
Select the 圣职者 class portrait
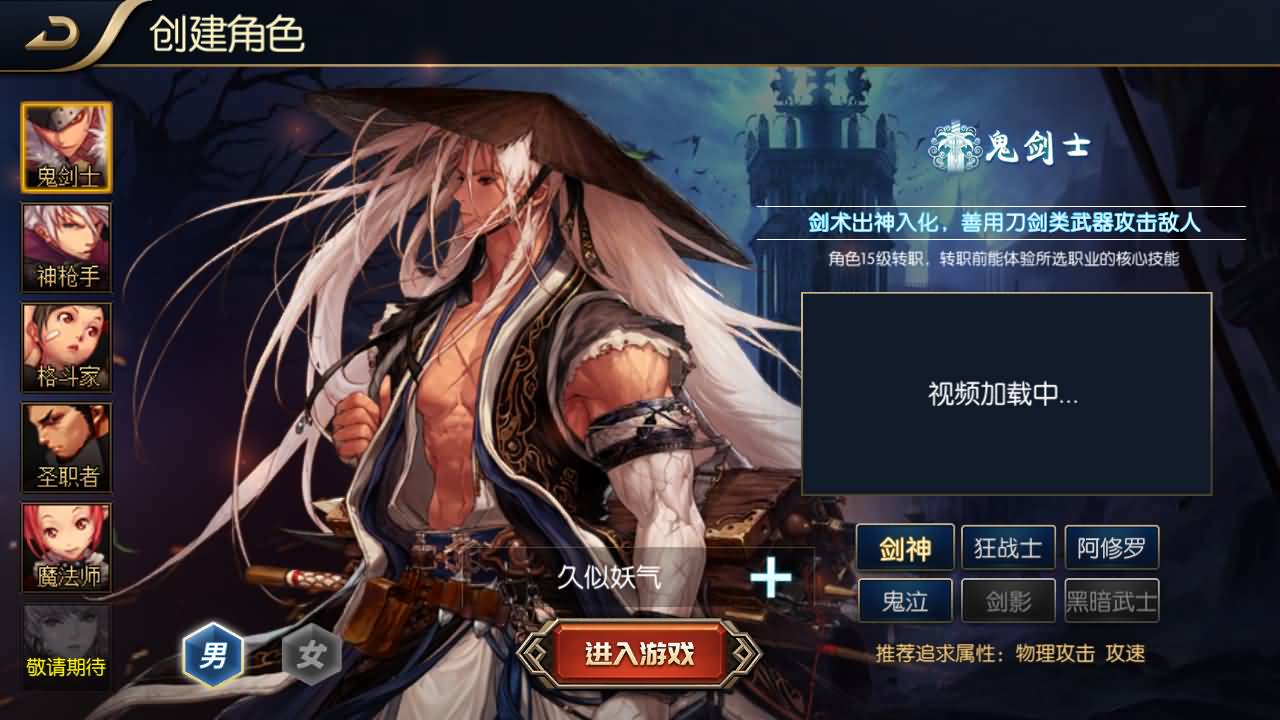(66, 447)
